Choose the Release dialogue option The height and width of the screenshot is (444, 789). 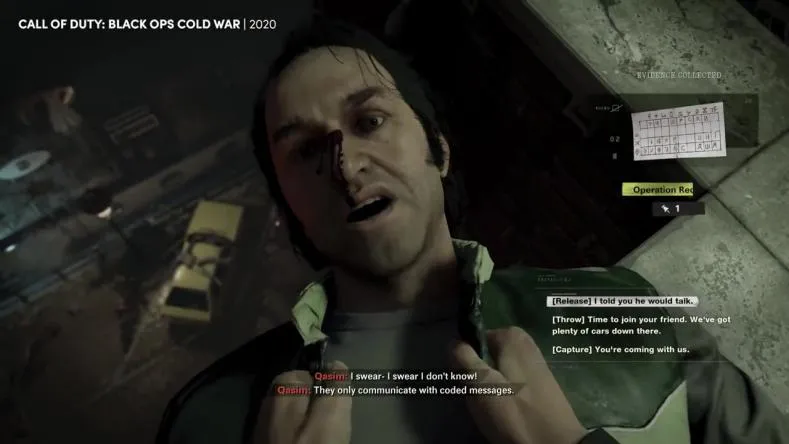[x=621, y=301]
